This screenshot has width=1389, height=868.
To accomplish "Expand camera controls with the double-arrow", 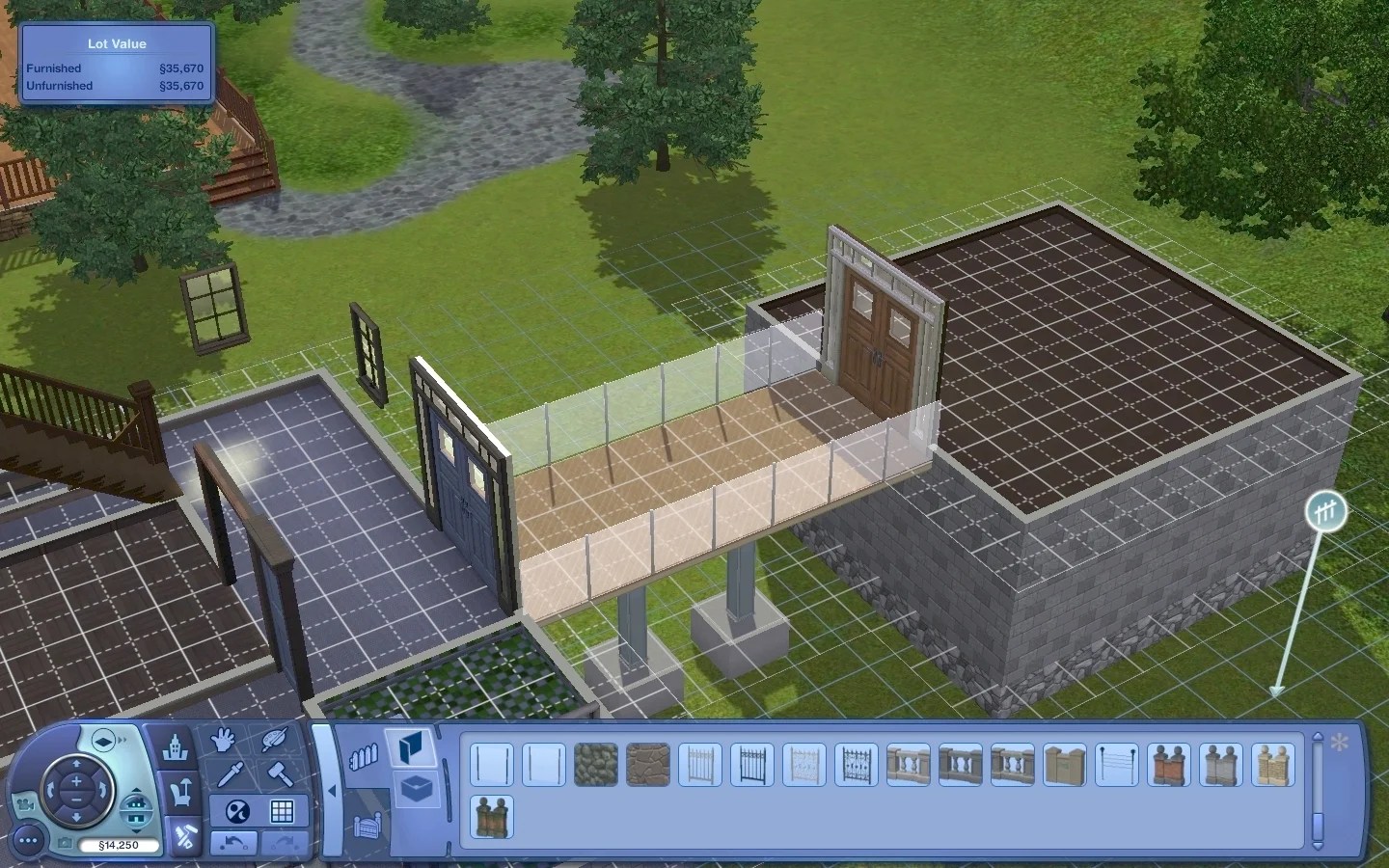I will [x=123, y=739].
